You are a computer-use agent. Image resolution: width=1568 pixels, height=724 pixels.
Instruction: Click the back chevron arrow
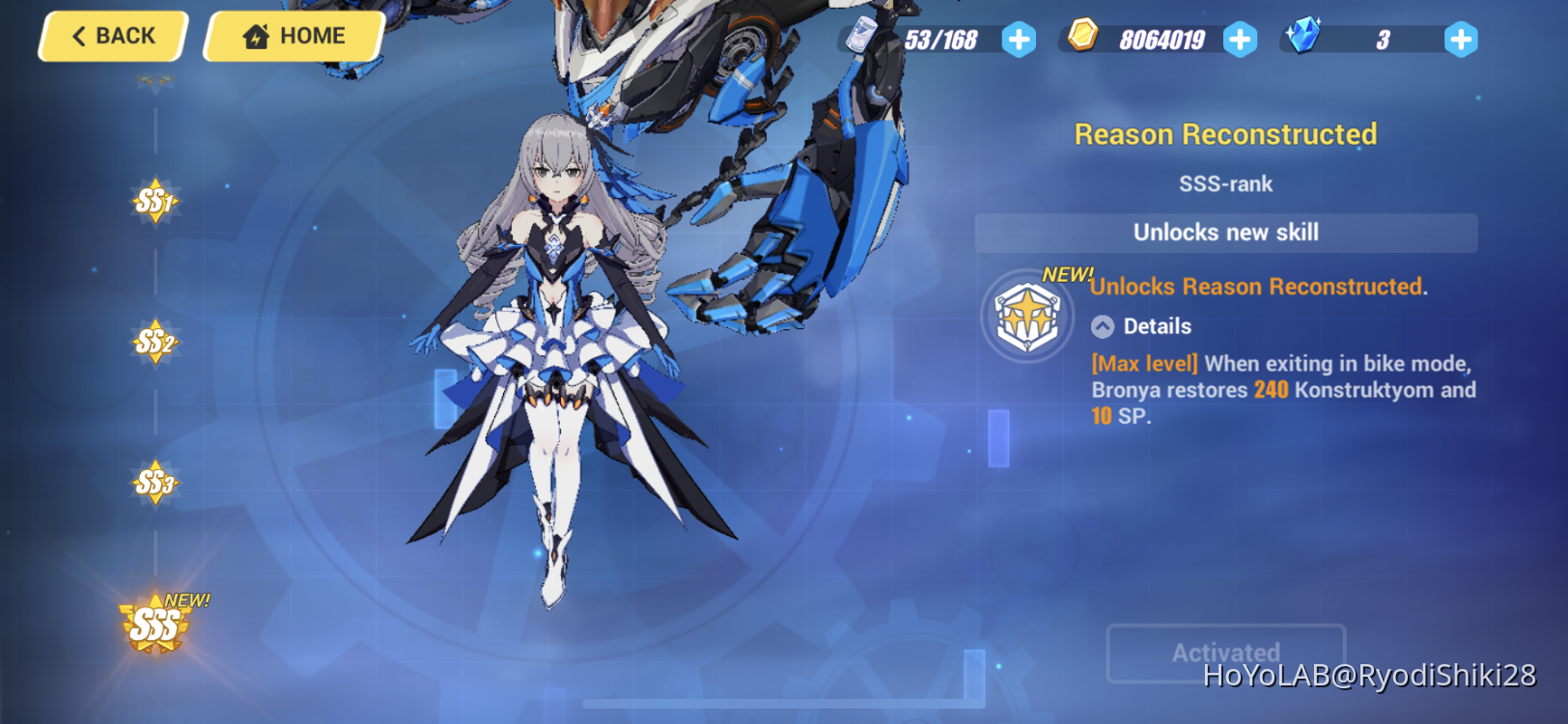pyautogui.click(x=79, y=36)
